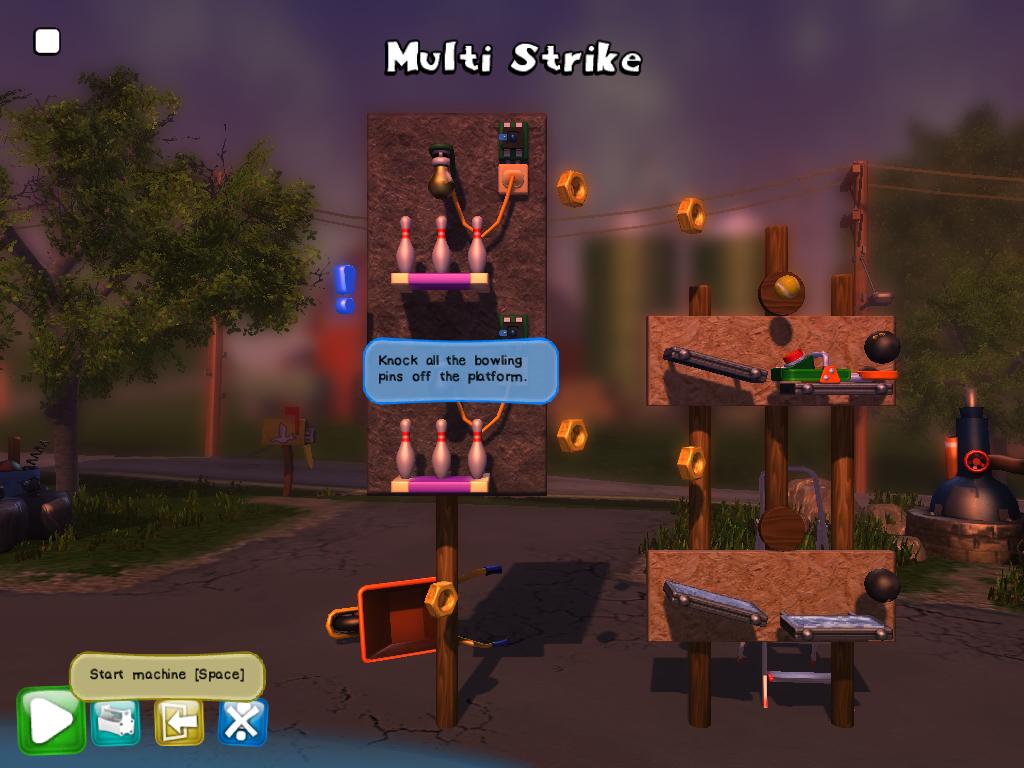Open the blue crossed-tools options button
The height and width of the screenshot is (768, 1024).
[x=242, y=722]
